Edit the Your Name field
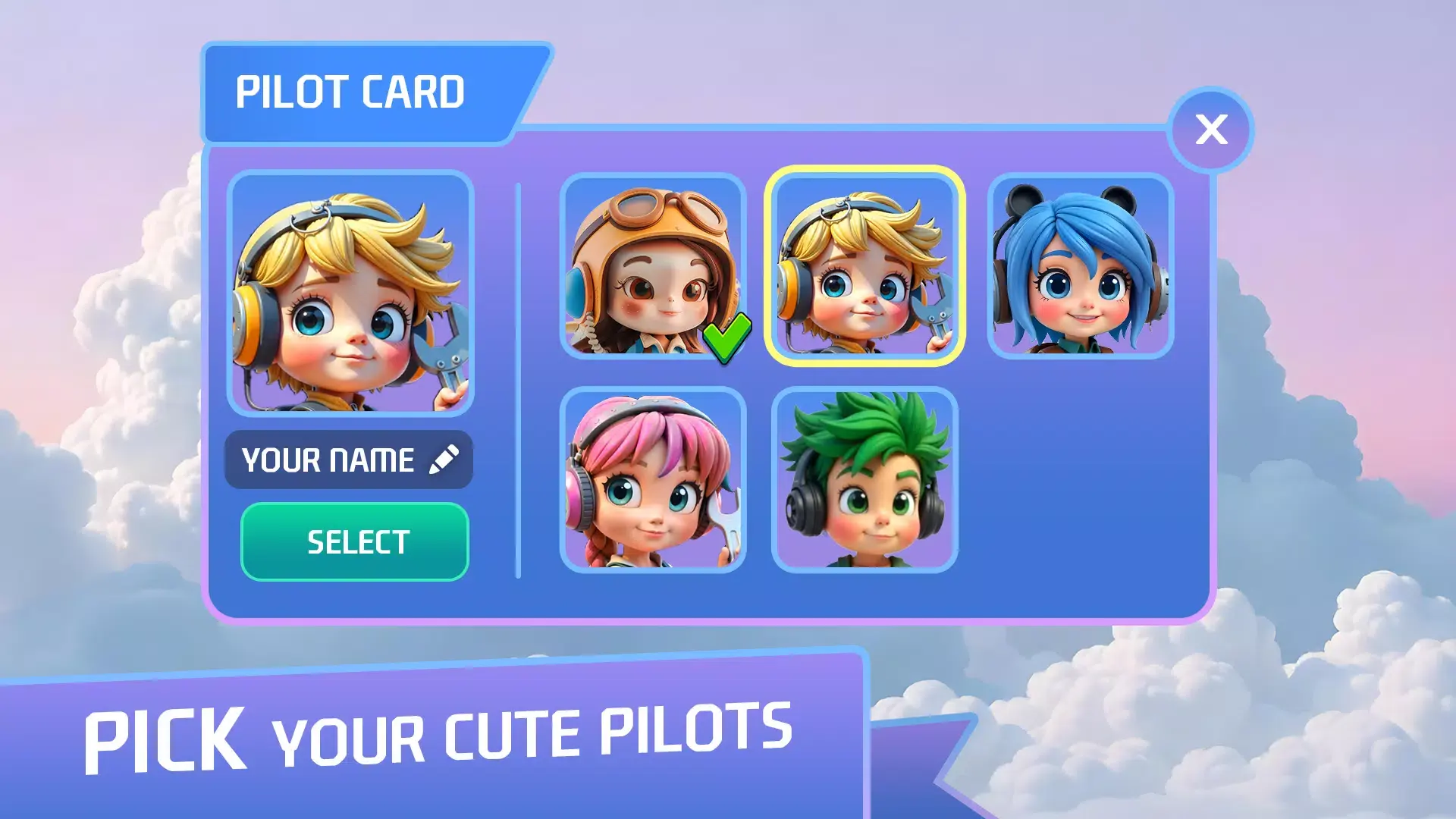 [349, 460]
